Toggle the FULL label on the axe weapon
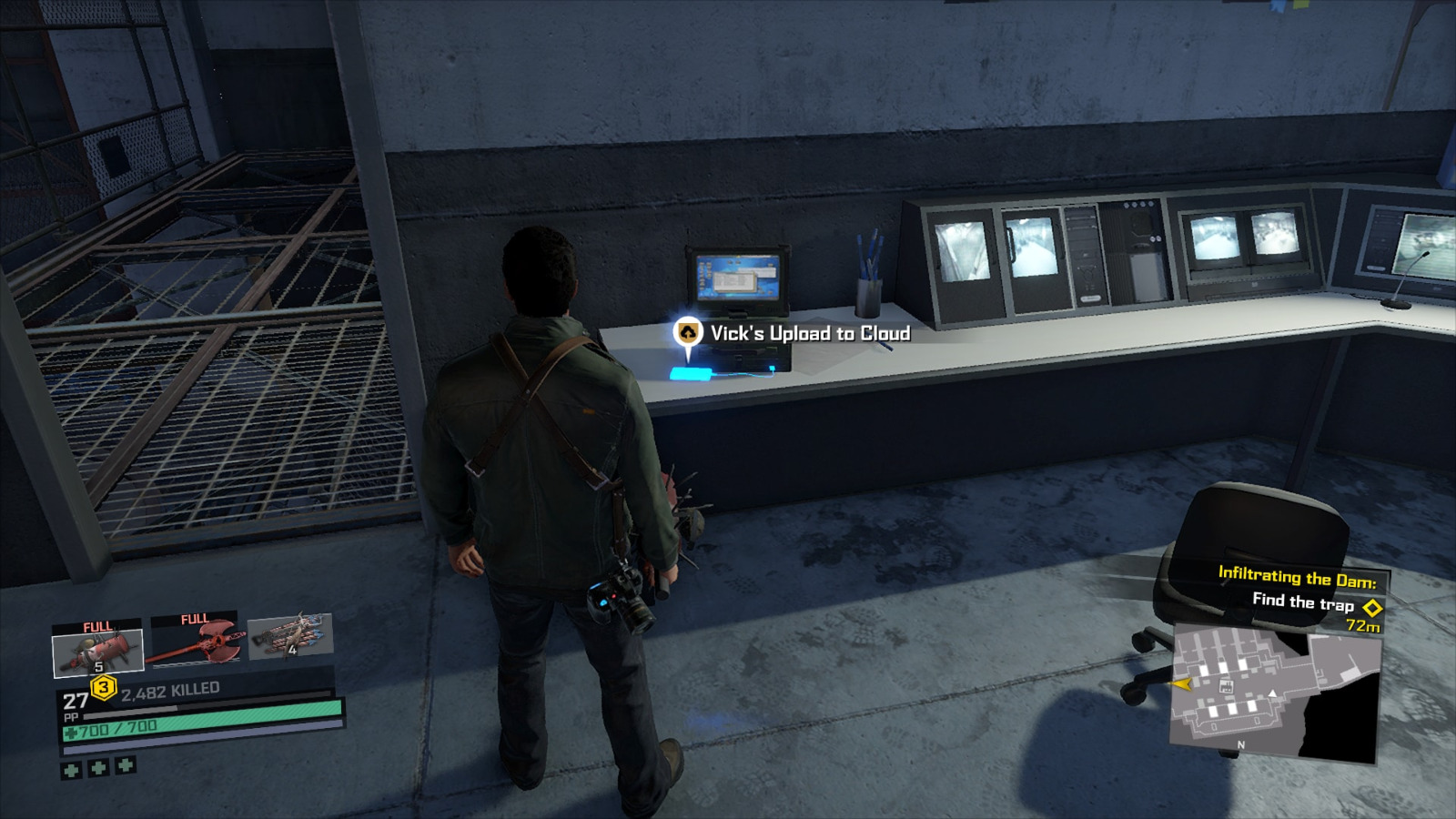Screen dimensions: 1456x819 coord(195,619)
